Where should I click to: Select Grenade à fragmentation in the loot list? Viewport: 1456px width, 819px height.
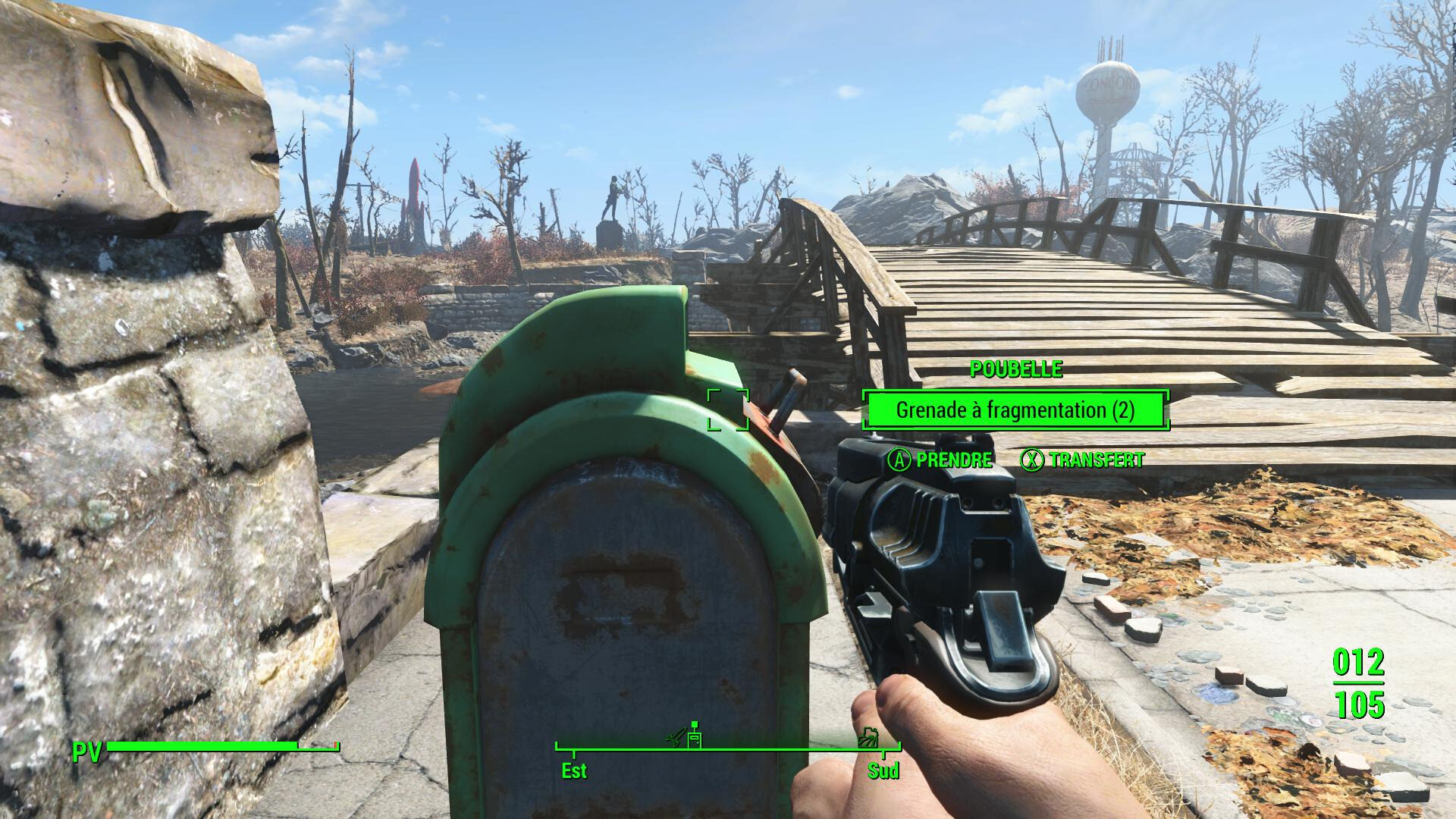(1015, 410)
